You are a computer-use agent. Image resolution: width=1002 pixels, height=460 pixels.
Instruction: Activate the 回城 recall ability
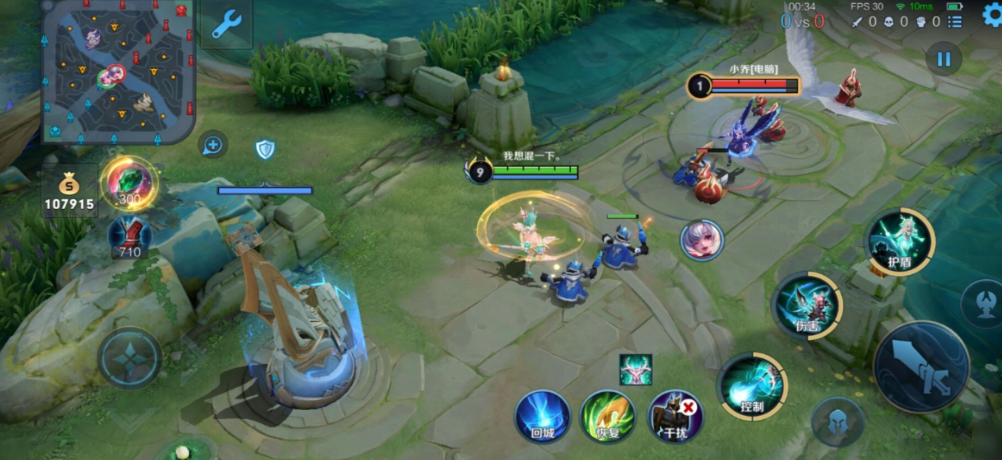point(542,414)
